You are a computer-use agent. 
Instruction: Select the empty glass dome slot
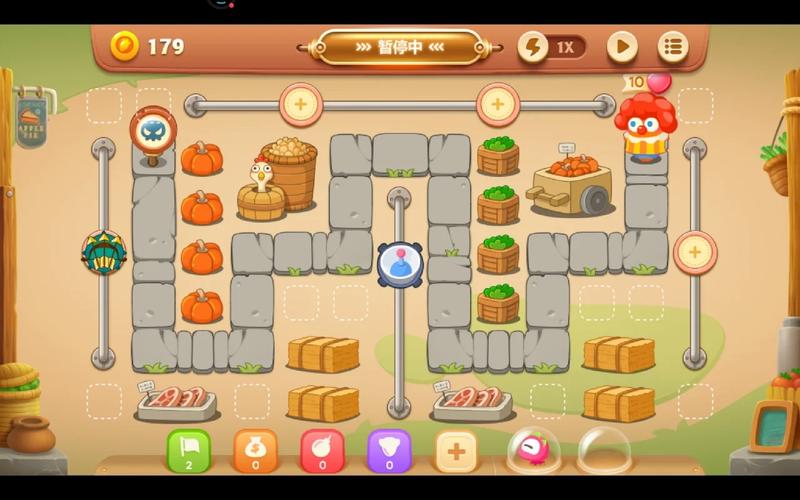point(604,450)
